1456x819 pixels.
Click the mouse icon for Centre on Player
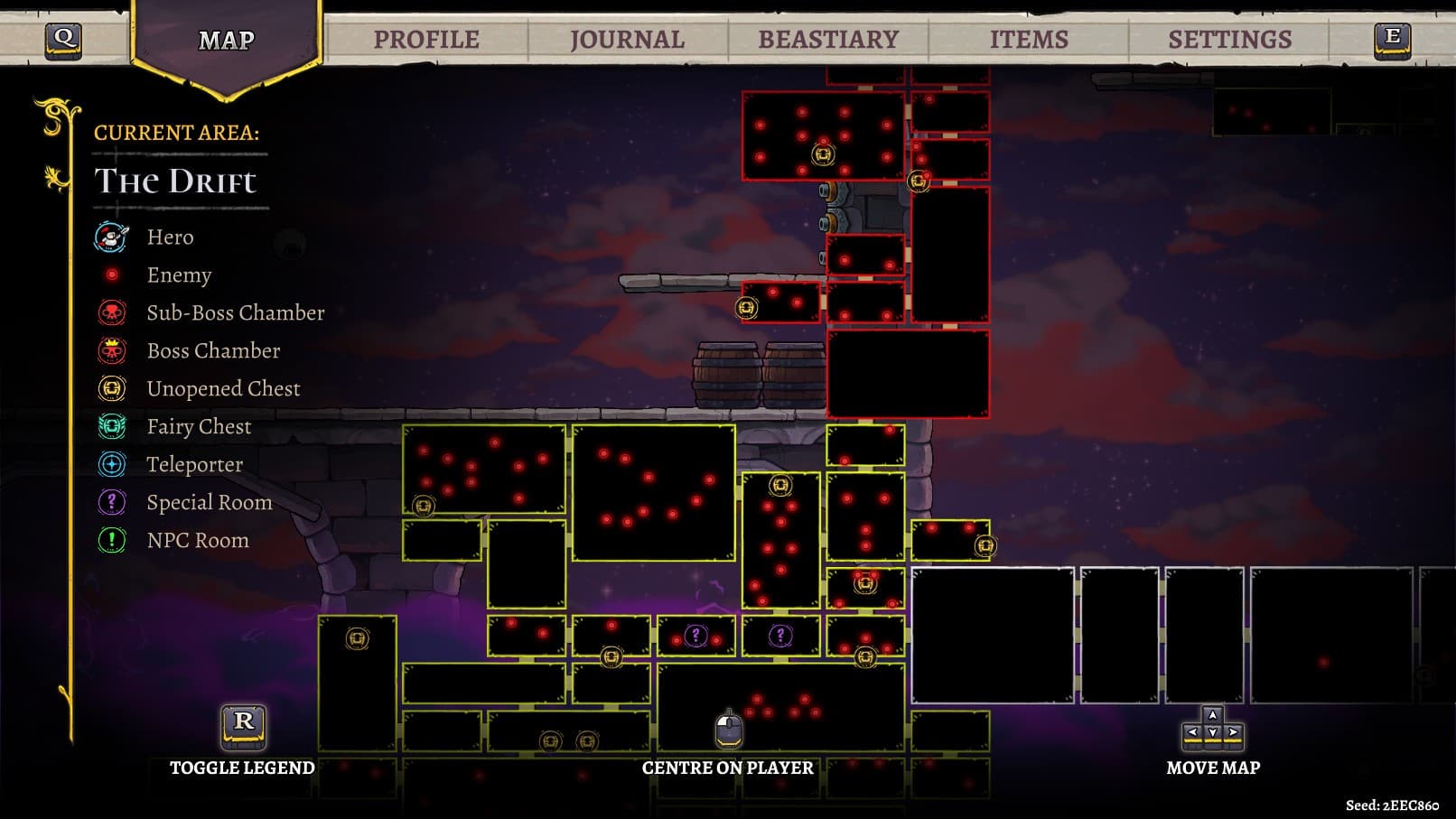[x=728, y=728]
